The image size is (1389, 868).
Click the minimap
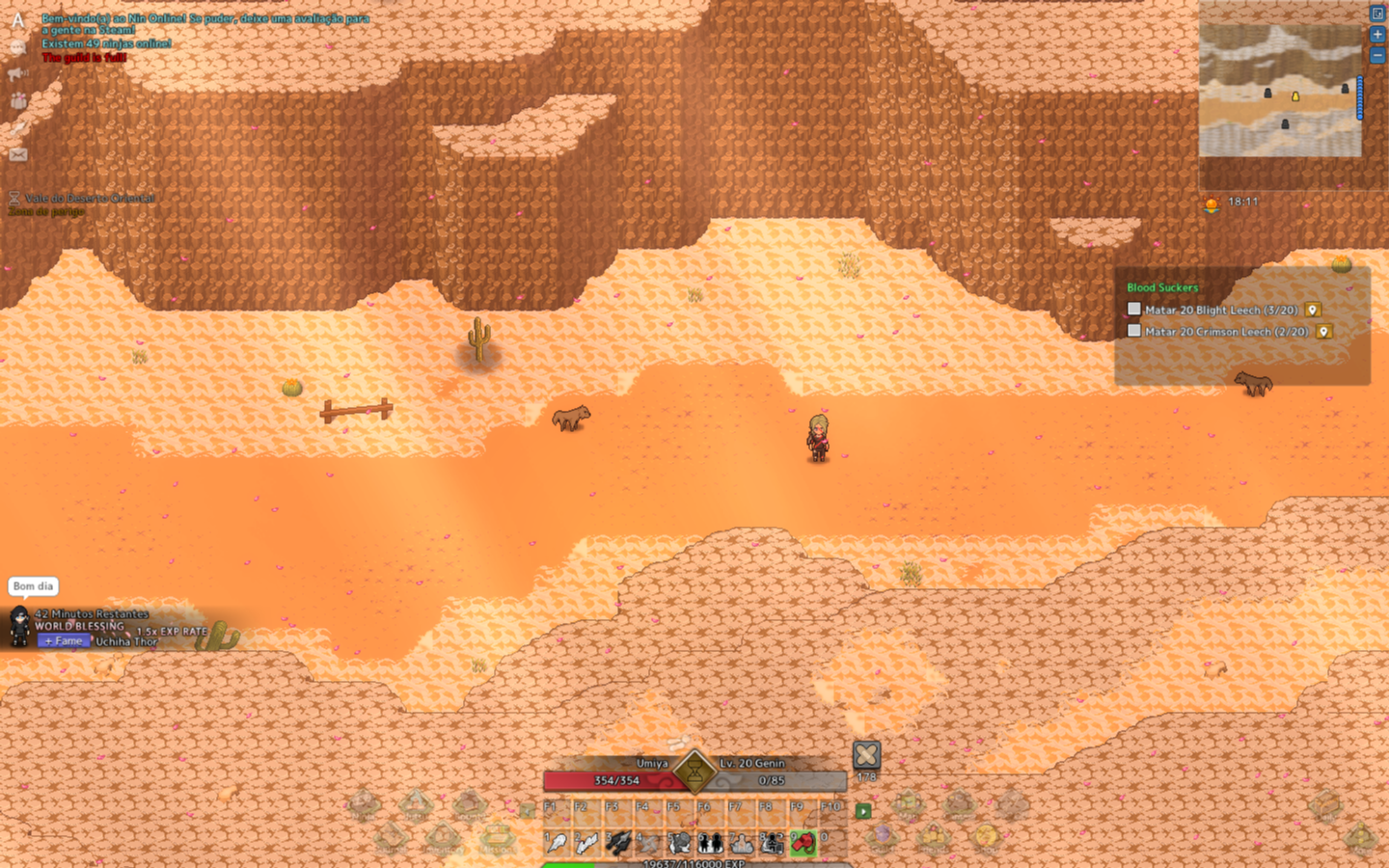[1280, 91]
